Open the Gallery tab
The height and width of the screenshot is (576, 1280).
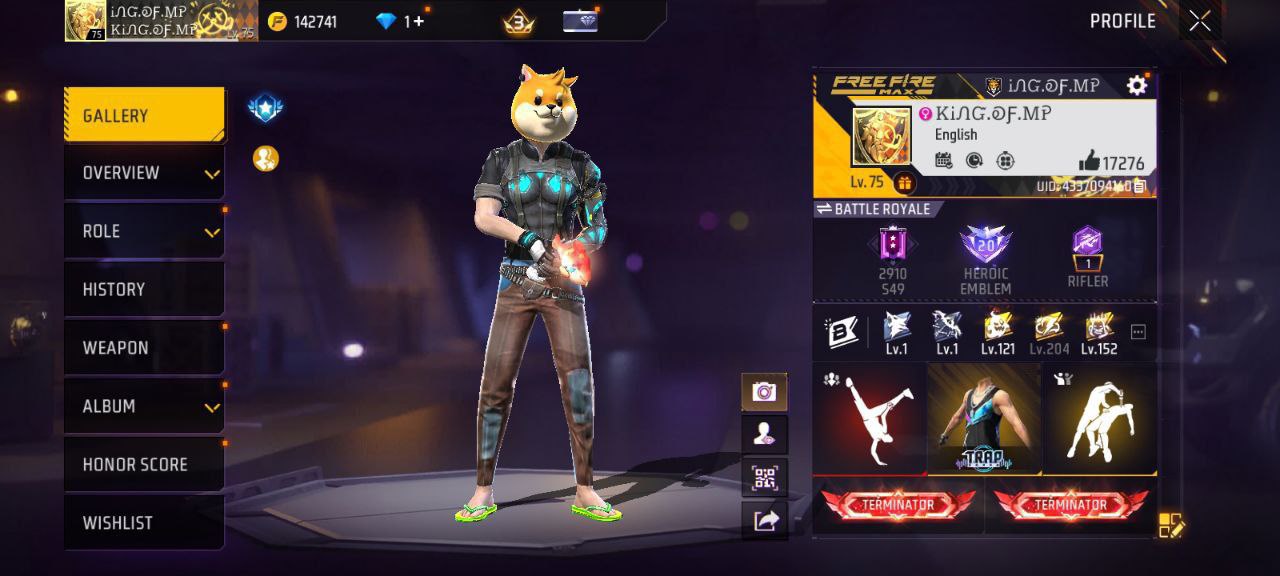[144, 116]
